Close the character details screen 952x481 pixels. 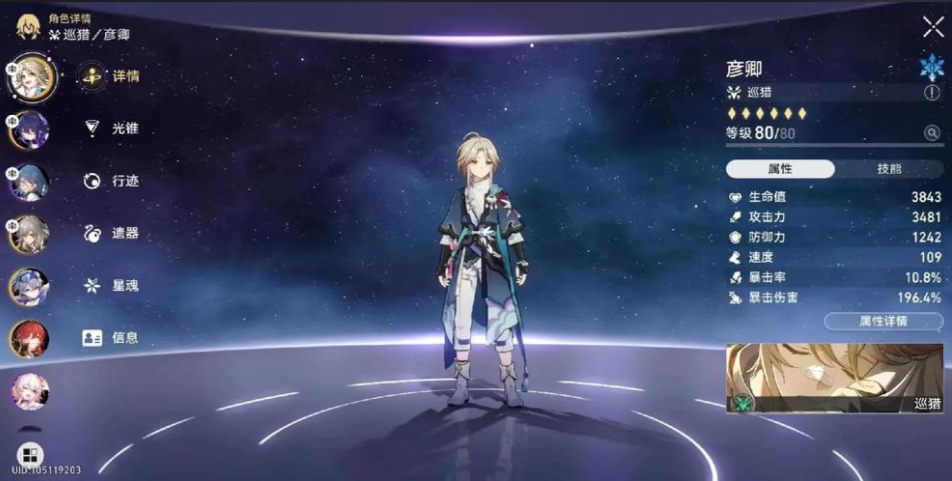[932, 27]
